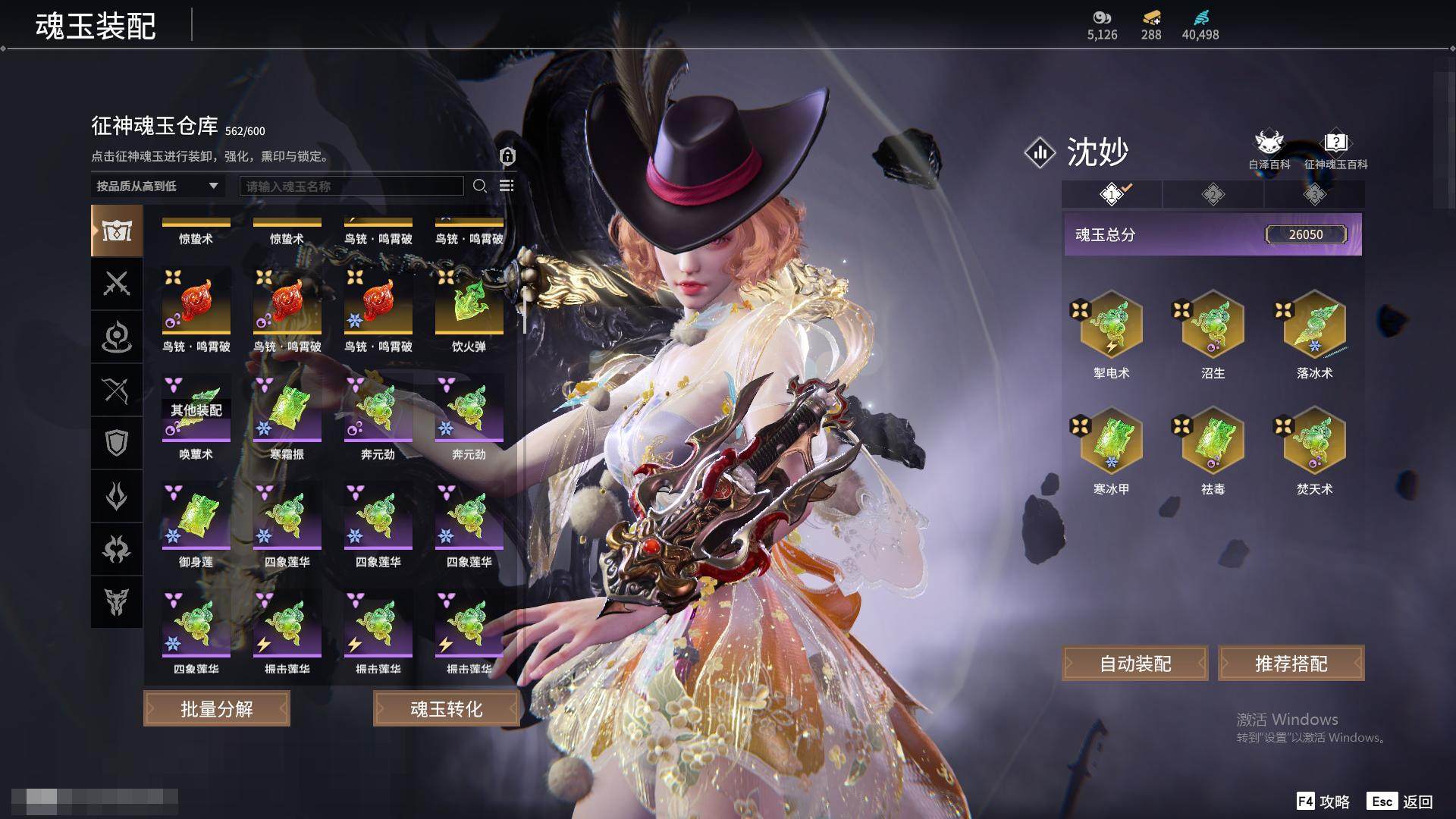Image resolution: width=1456 pixels, height=819 pixels.
Task: Open the list filter options icon
Action: 507,186
